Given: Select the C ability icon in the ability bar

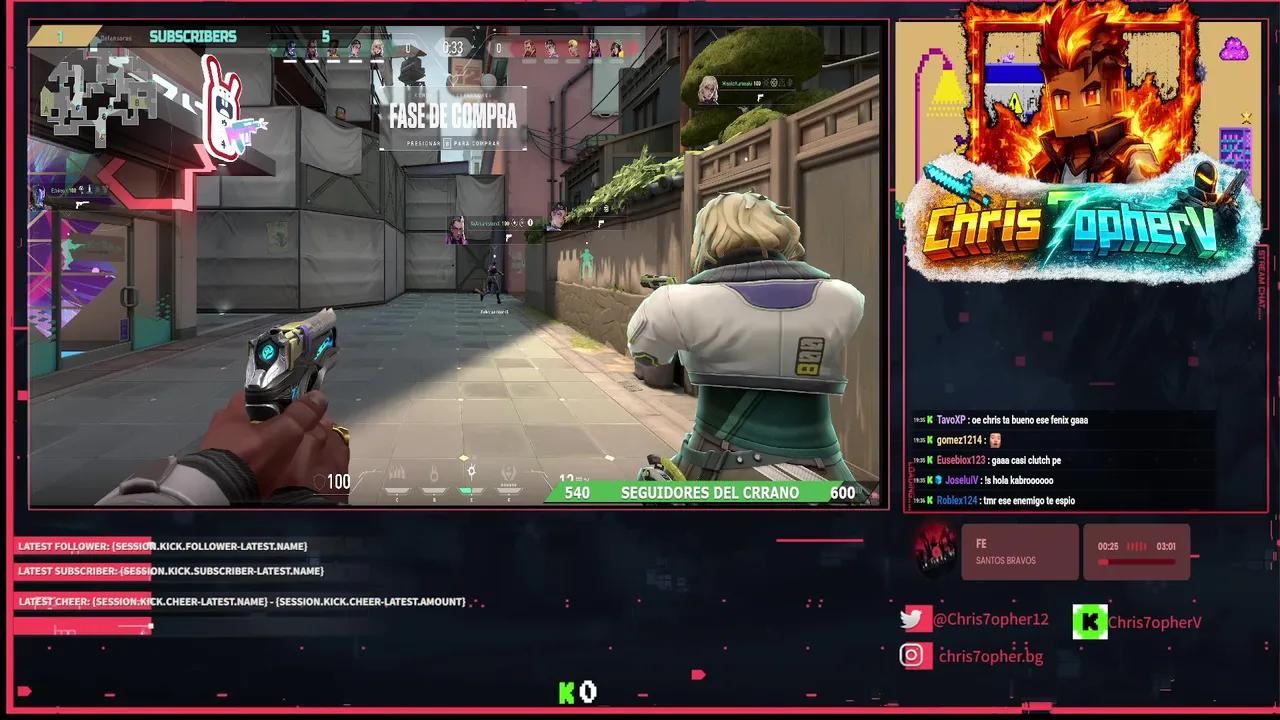Looking at the screenshot, I should click(396, 471).
